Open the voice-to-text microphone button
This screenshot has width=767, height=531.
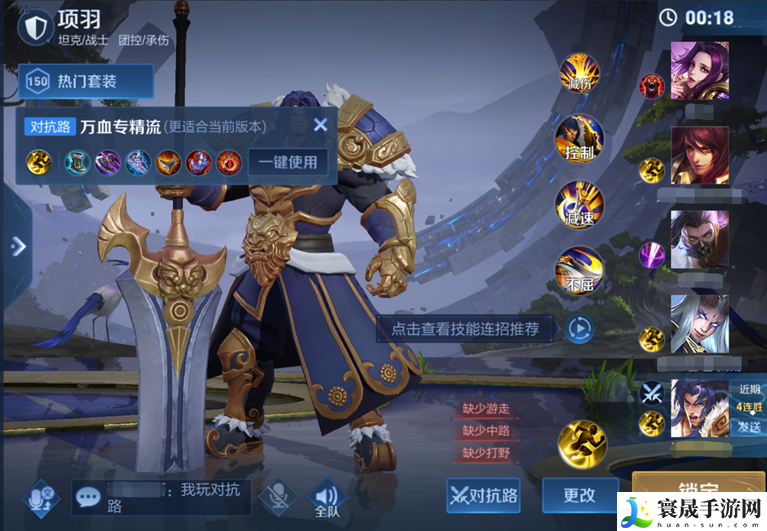[41, 497]
